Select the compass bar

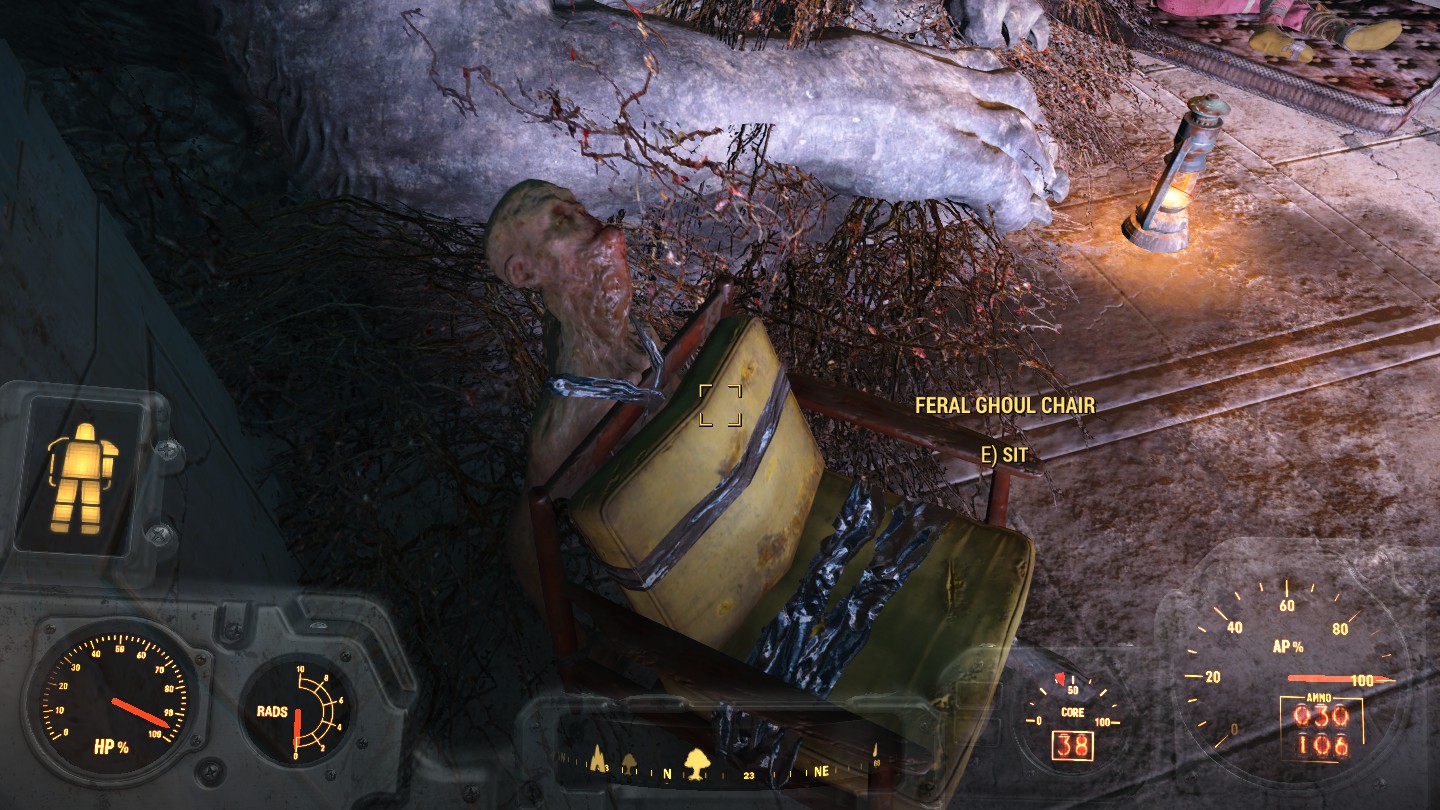(720, 765)
